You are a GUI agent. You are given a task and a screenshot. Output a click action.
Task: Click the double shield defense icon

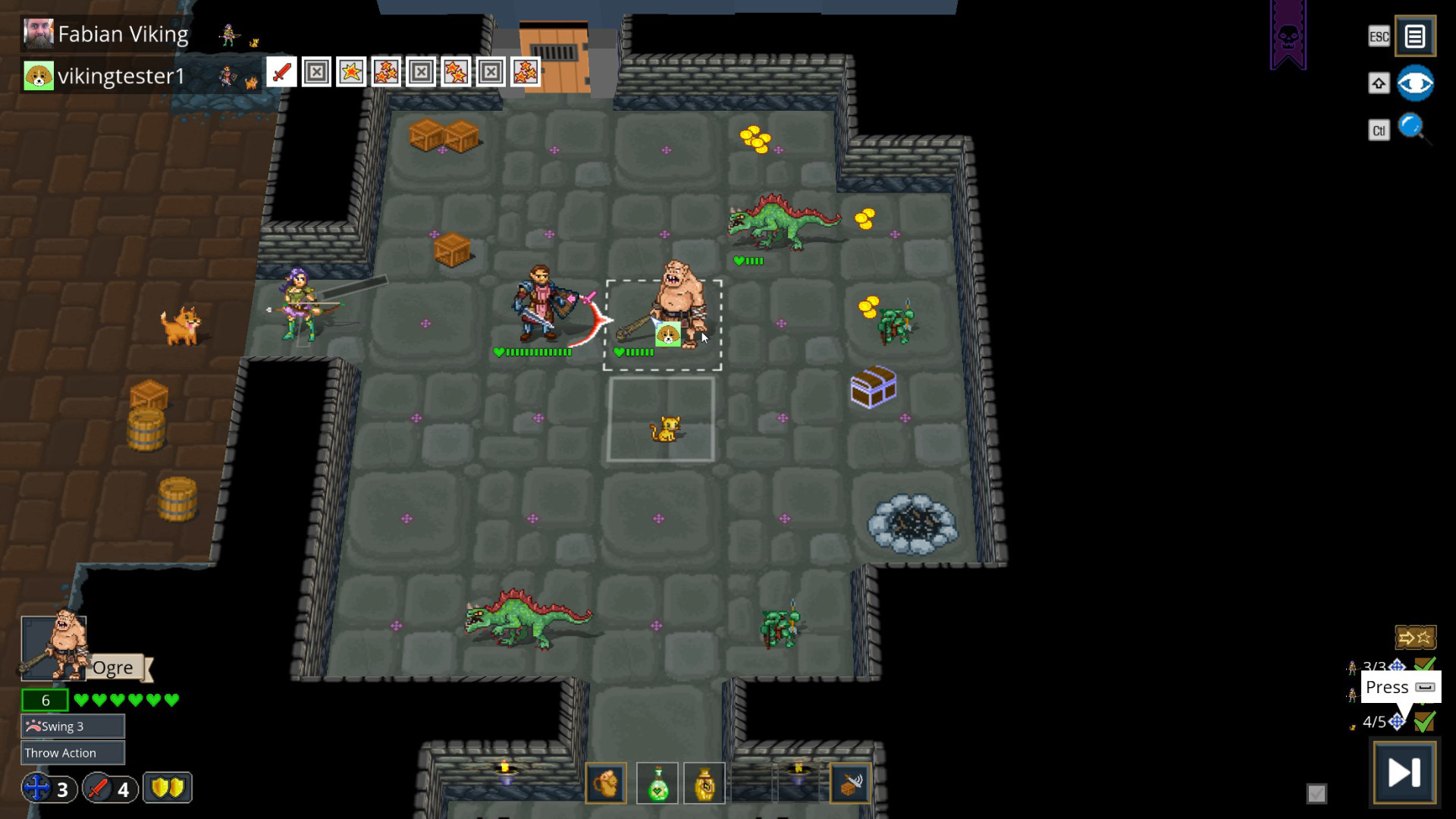(167, 789)
